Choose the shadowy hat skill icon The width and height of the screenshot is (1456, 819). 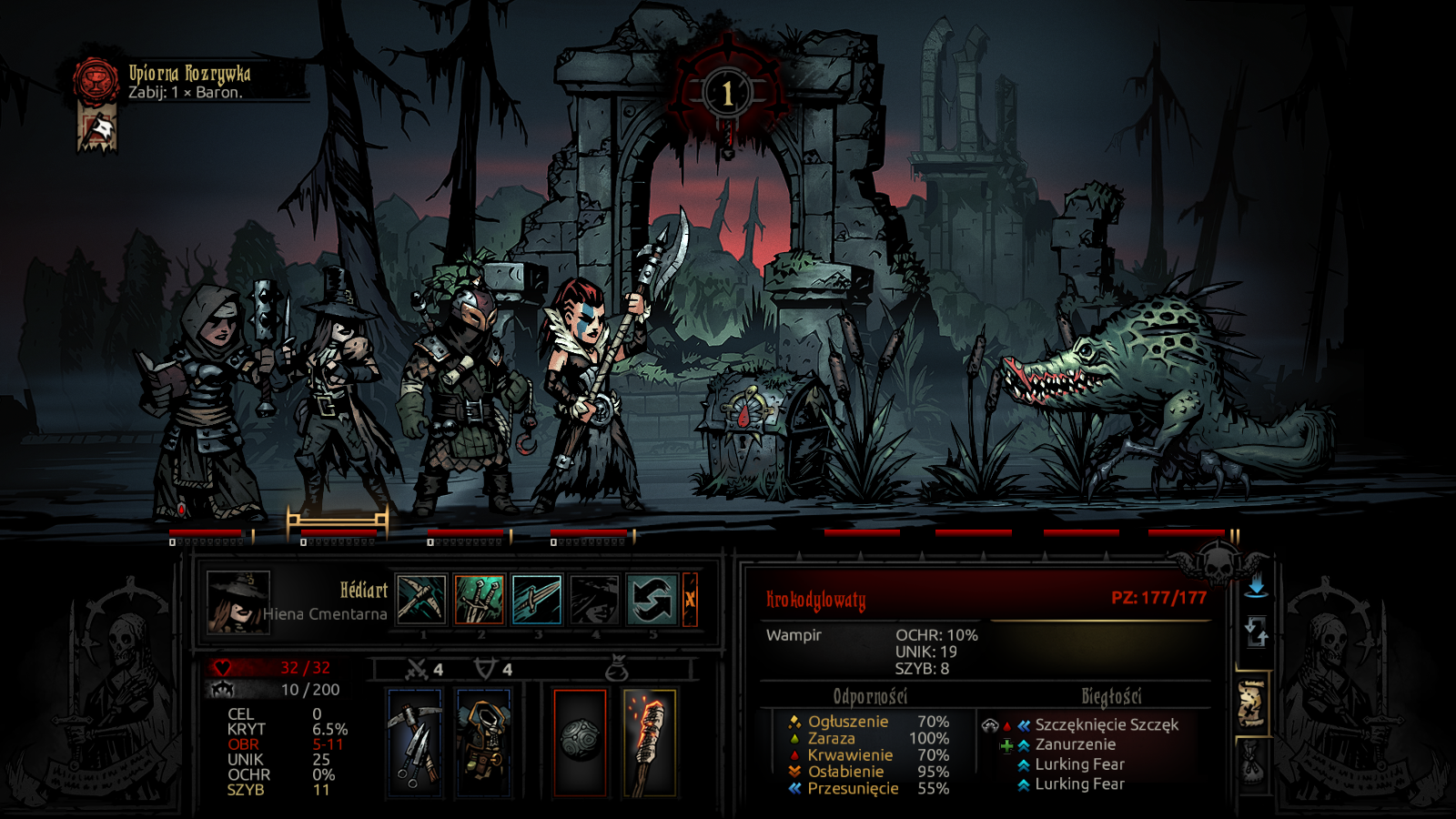click(x=594, y=600)
